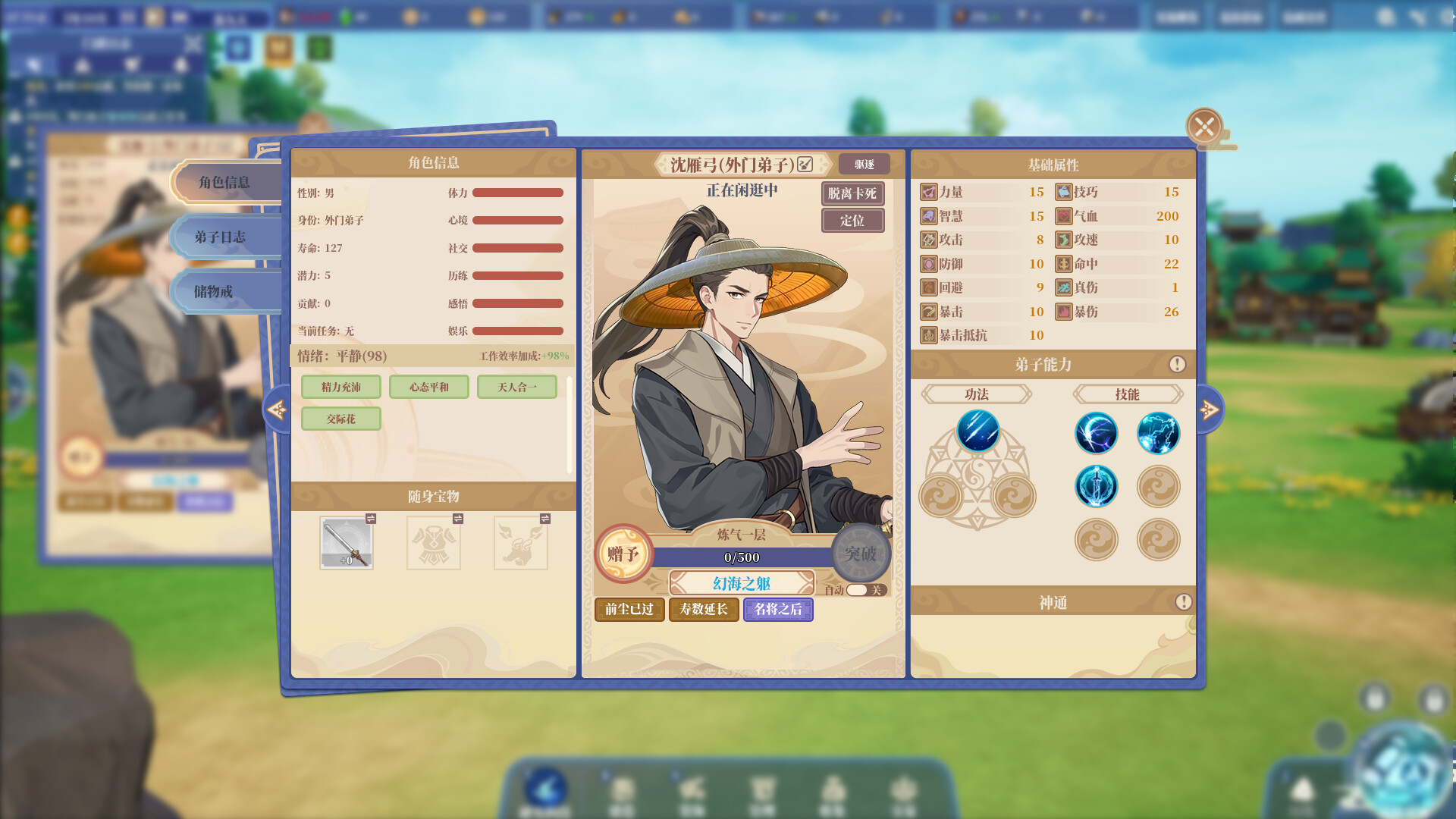Viewport: 1456px width, 819px height.
Task: Click the swap icon on the sword treasure slot
Action: [x=370, y=519]
